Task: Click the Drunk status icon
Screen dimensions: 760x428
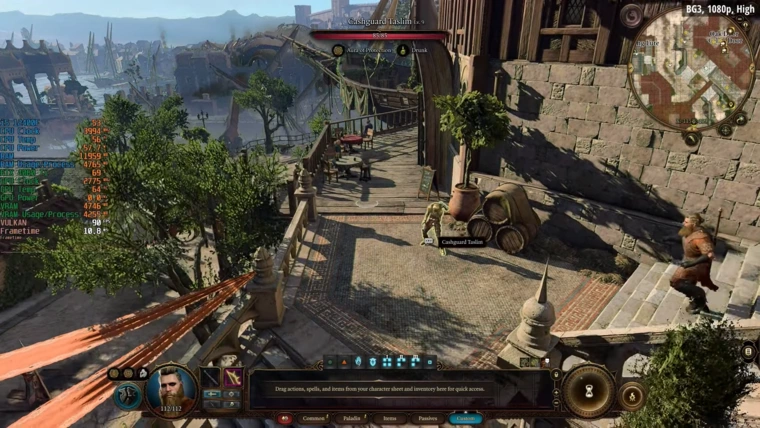Action: tap(402, 49)
